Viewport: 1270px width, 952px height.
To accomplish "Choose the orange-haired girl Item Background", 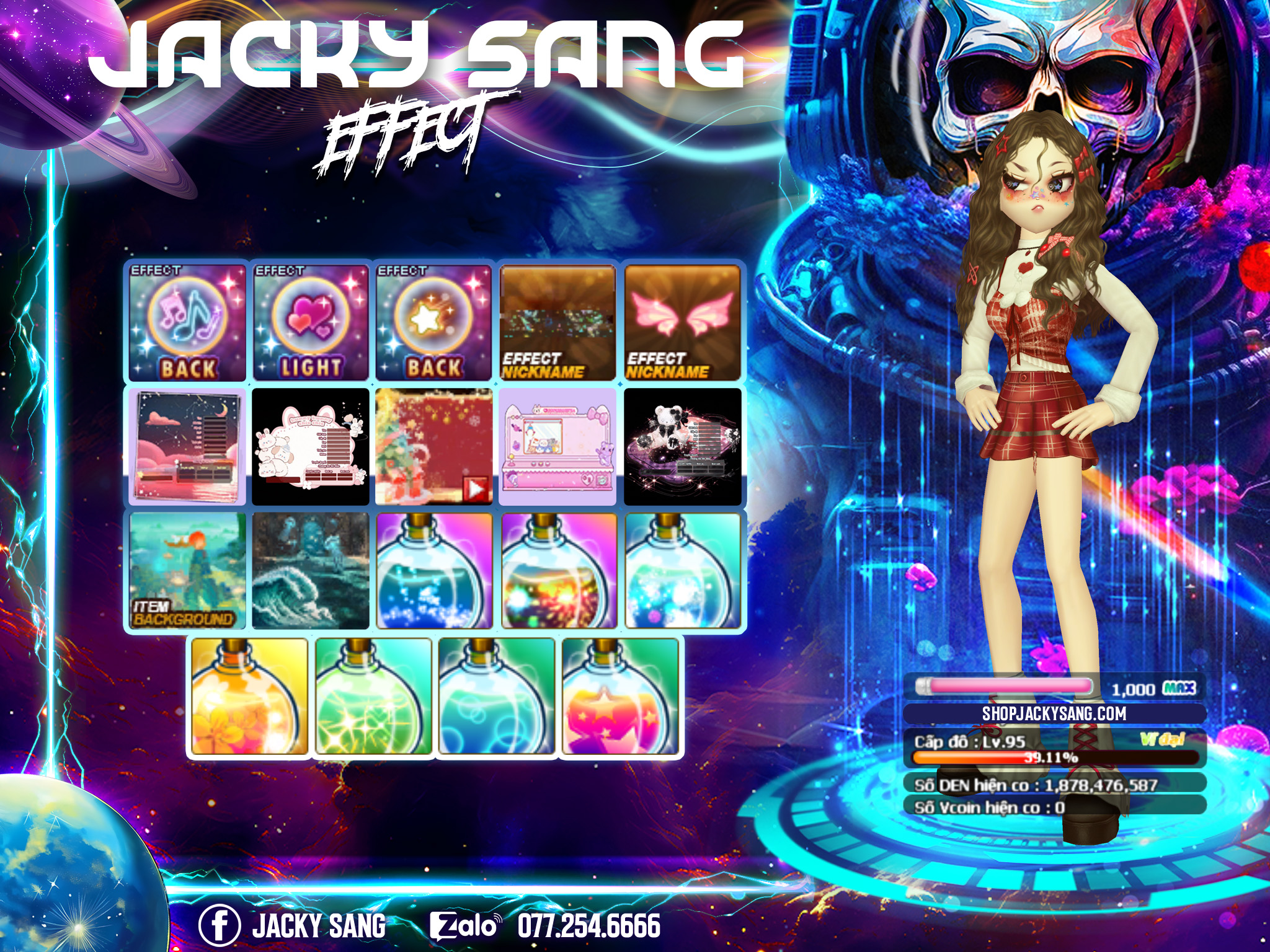I will point(187,570).
